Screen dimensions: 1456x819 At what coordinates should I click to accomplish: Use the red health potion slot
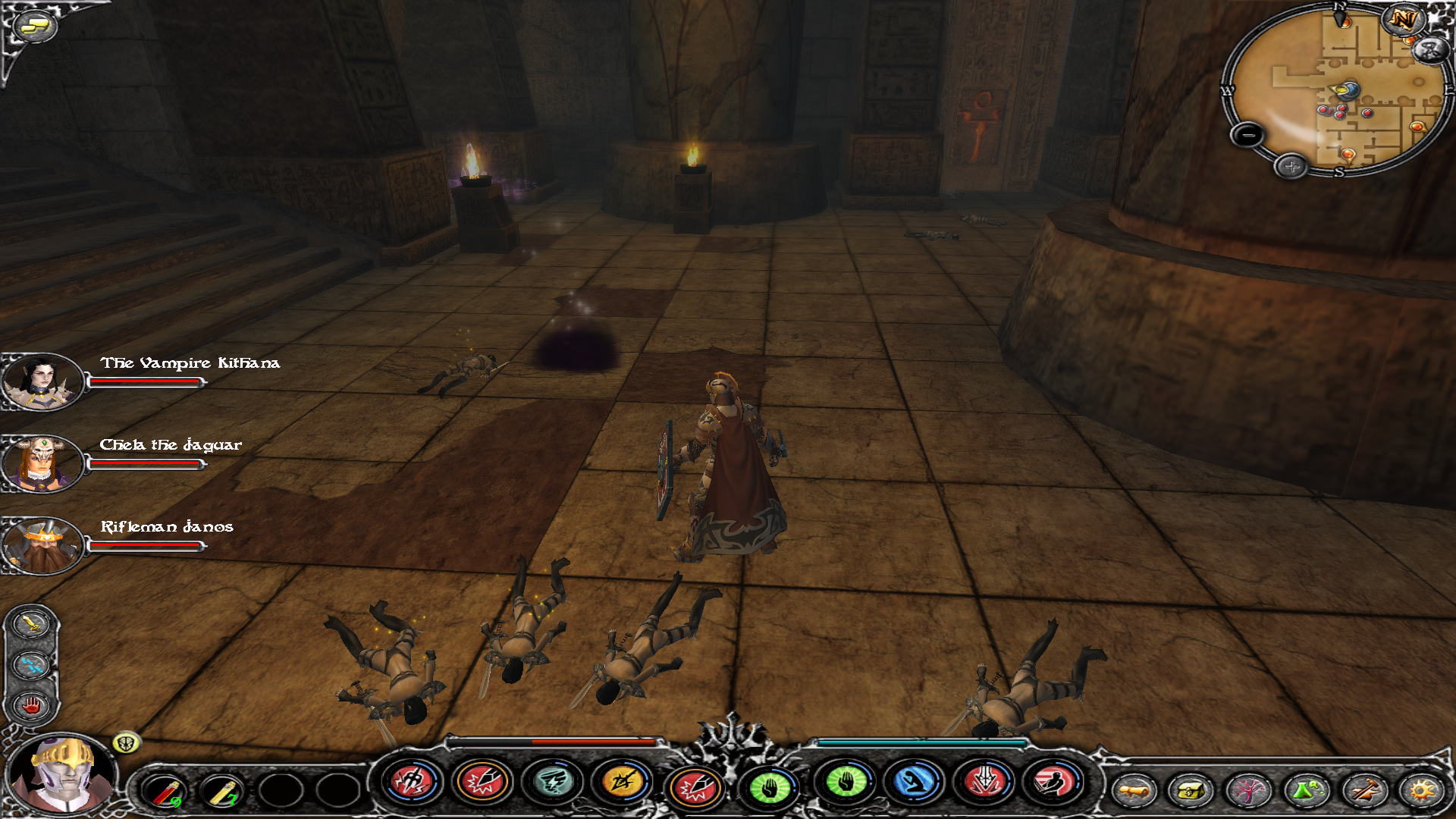[165, 792]
